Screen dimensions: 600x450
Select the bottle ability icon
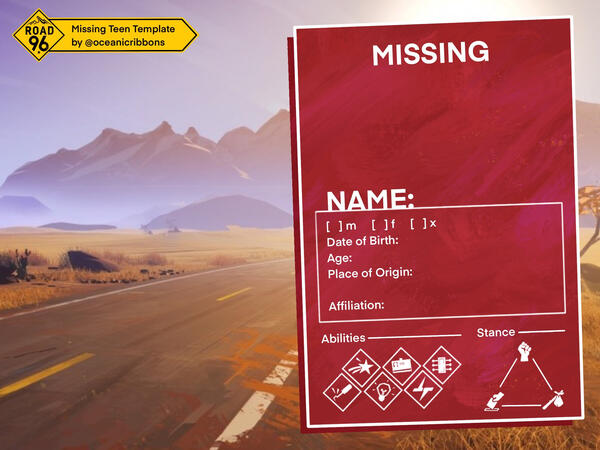(340, 391)
